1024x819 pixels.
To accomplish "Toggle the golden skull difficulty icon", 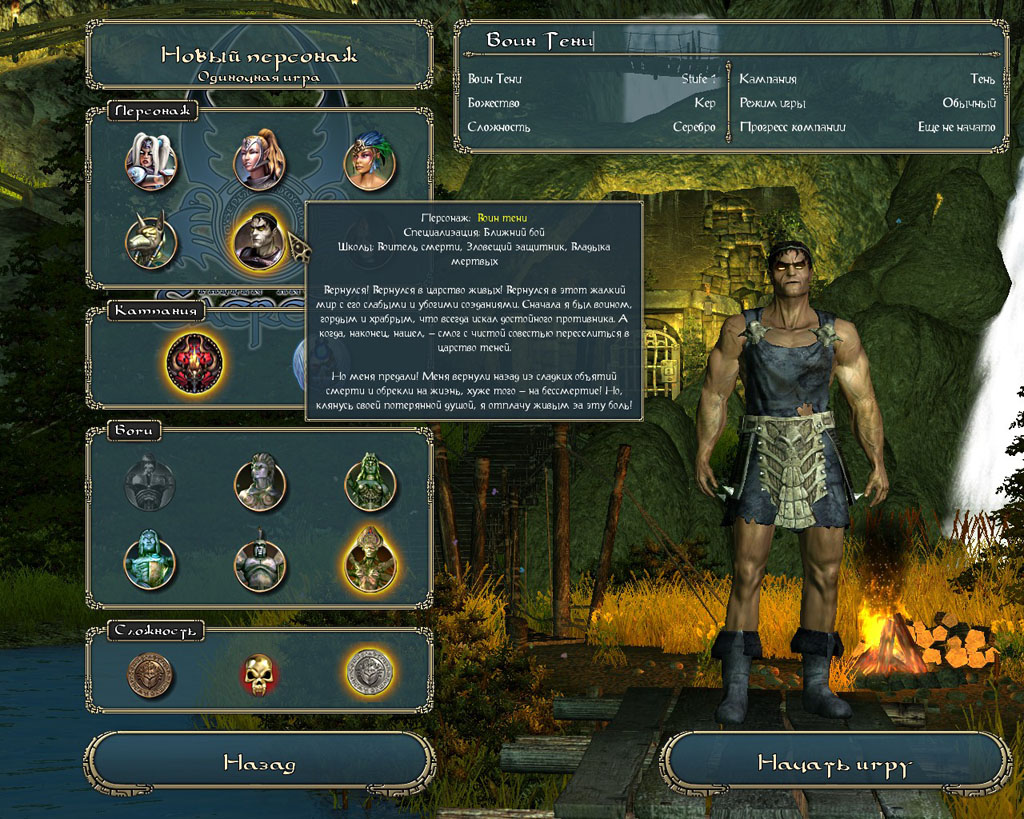I will point(260,674).
